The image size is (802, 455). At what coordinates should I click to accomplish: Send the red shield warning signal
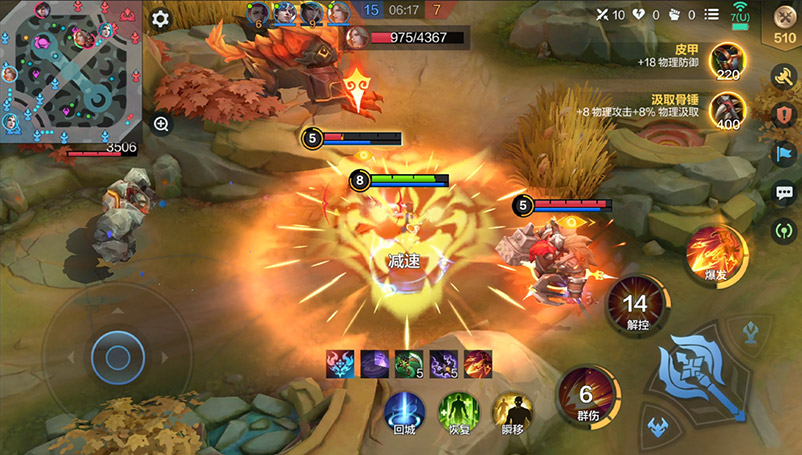785,114
